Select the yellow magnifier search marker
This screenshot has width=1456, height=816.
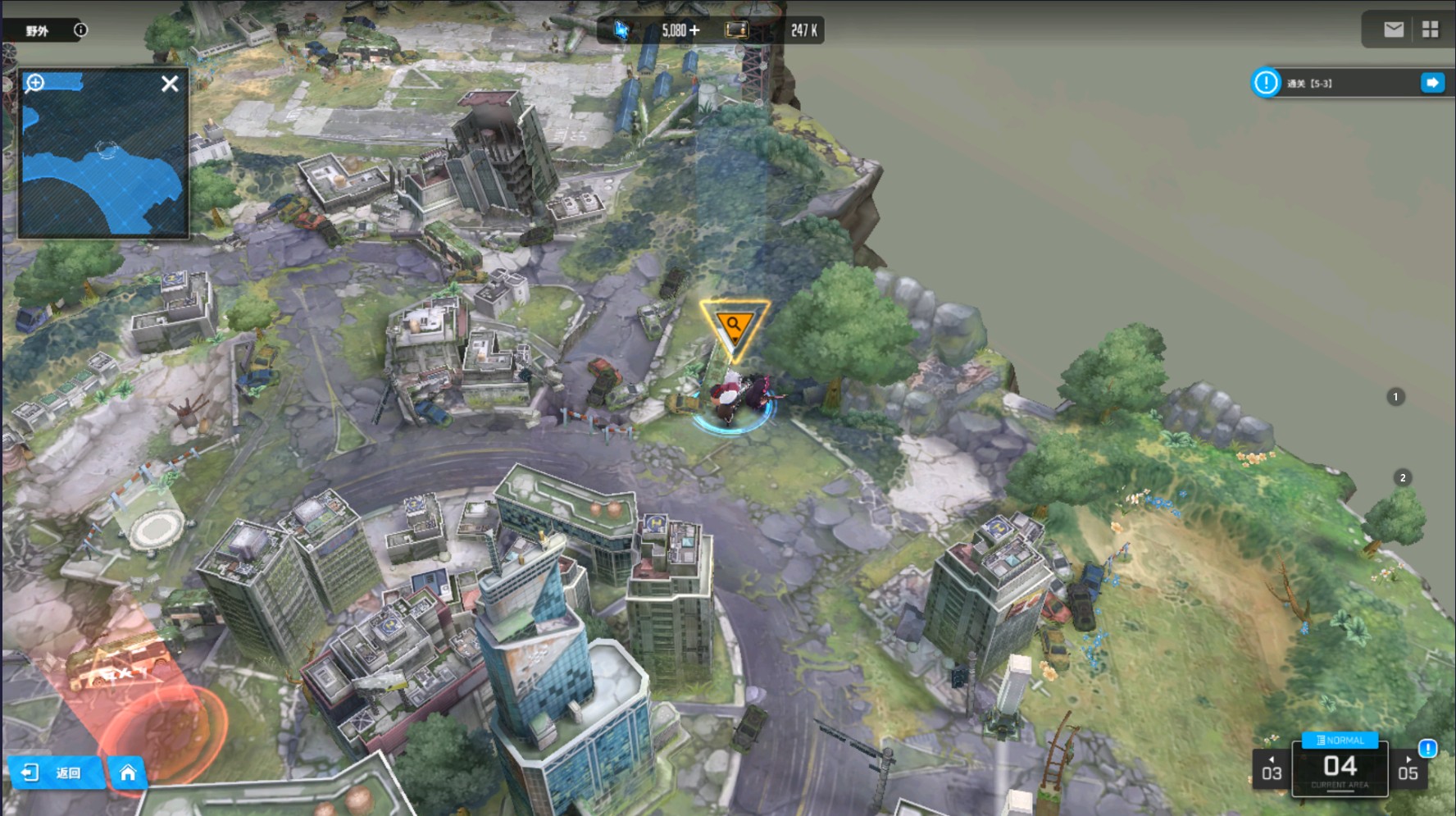(x=734, y=326)
